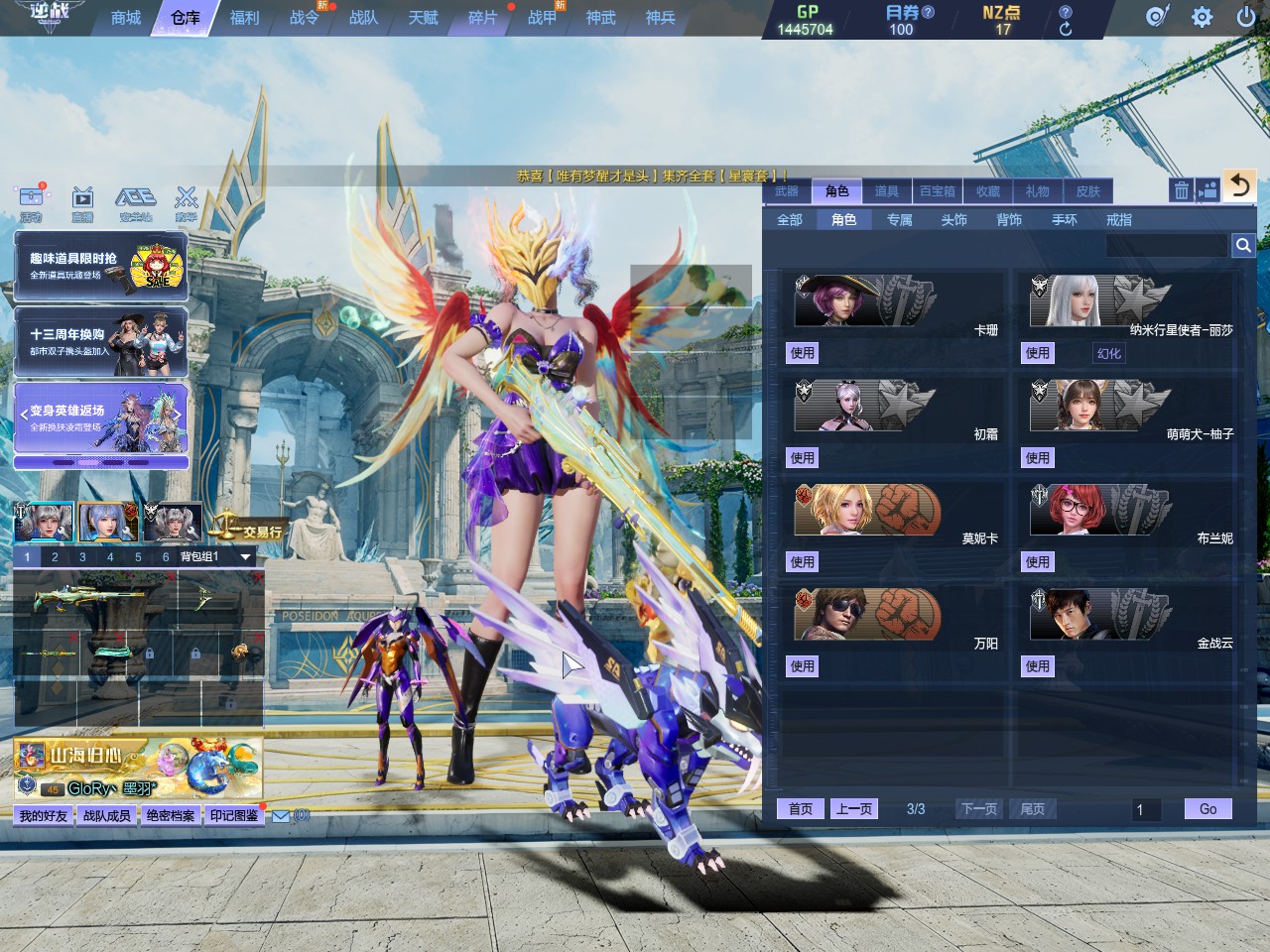Open the 天赋 talent menu

coord(423,18)
